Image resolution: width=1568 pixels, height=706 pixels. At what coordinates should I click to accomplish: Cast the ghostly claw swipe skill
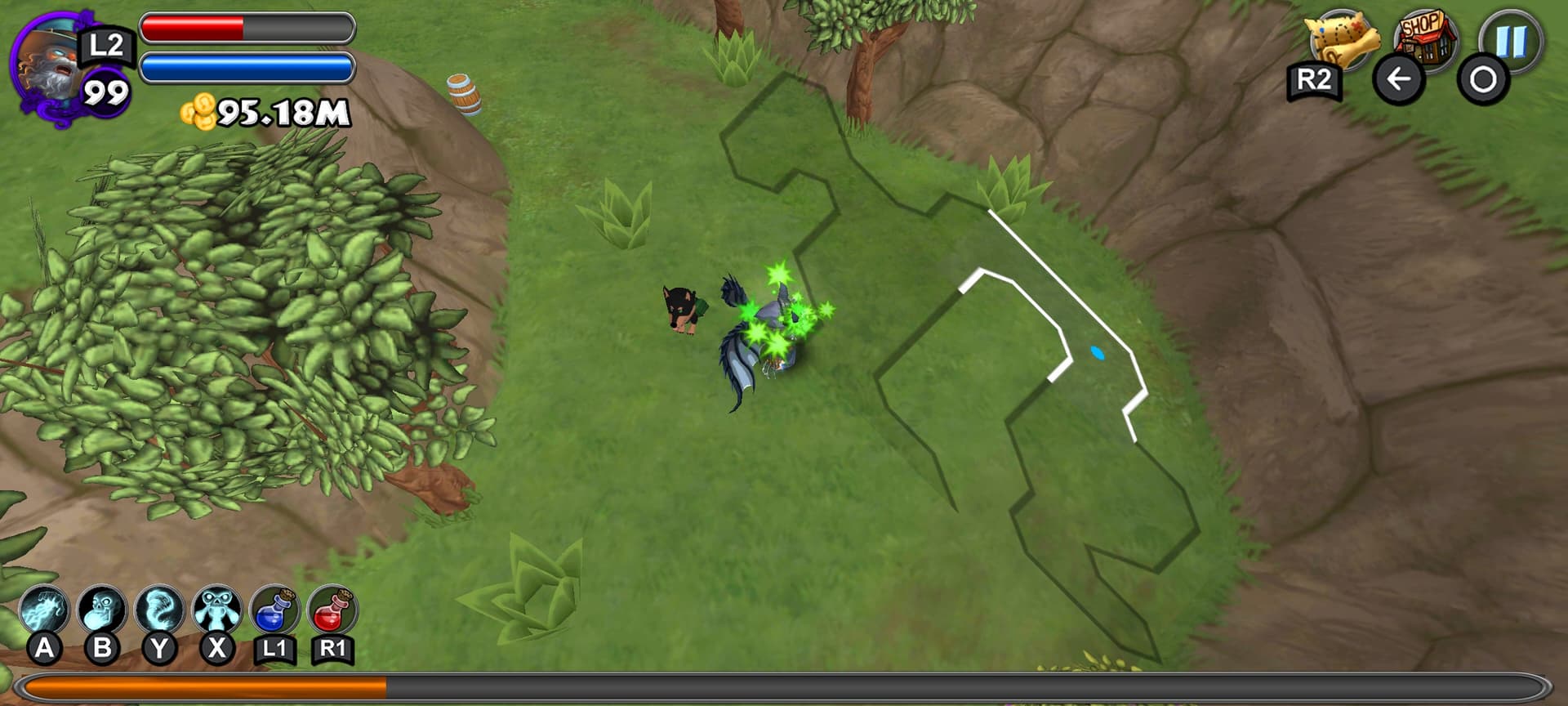pos(44,610)
